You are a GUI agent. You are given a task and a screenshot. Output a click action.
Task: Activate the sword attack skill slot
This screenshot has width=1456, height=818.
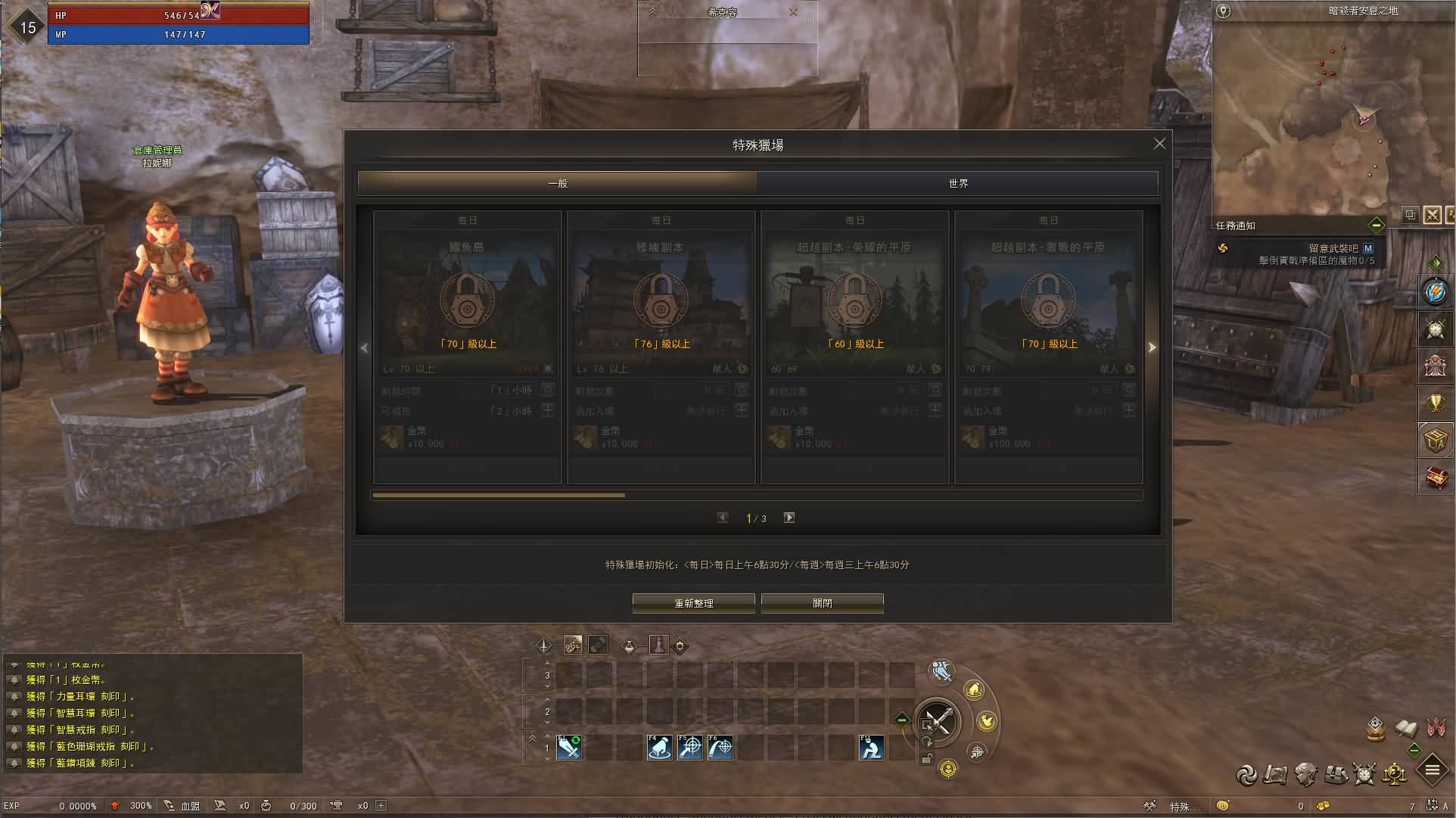click(x=568, y=748)
